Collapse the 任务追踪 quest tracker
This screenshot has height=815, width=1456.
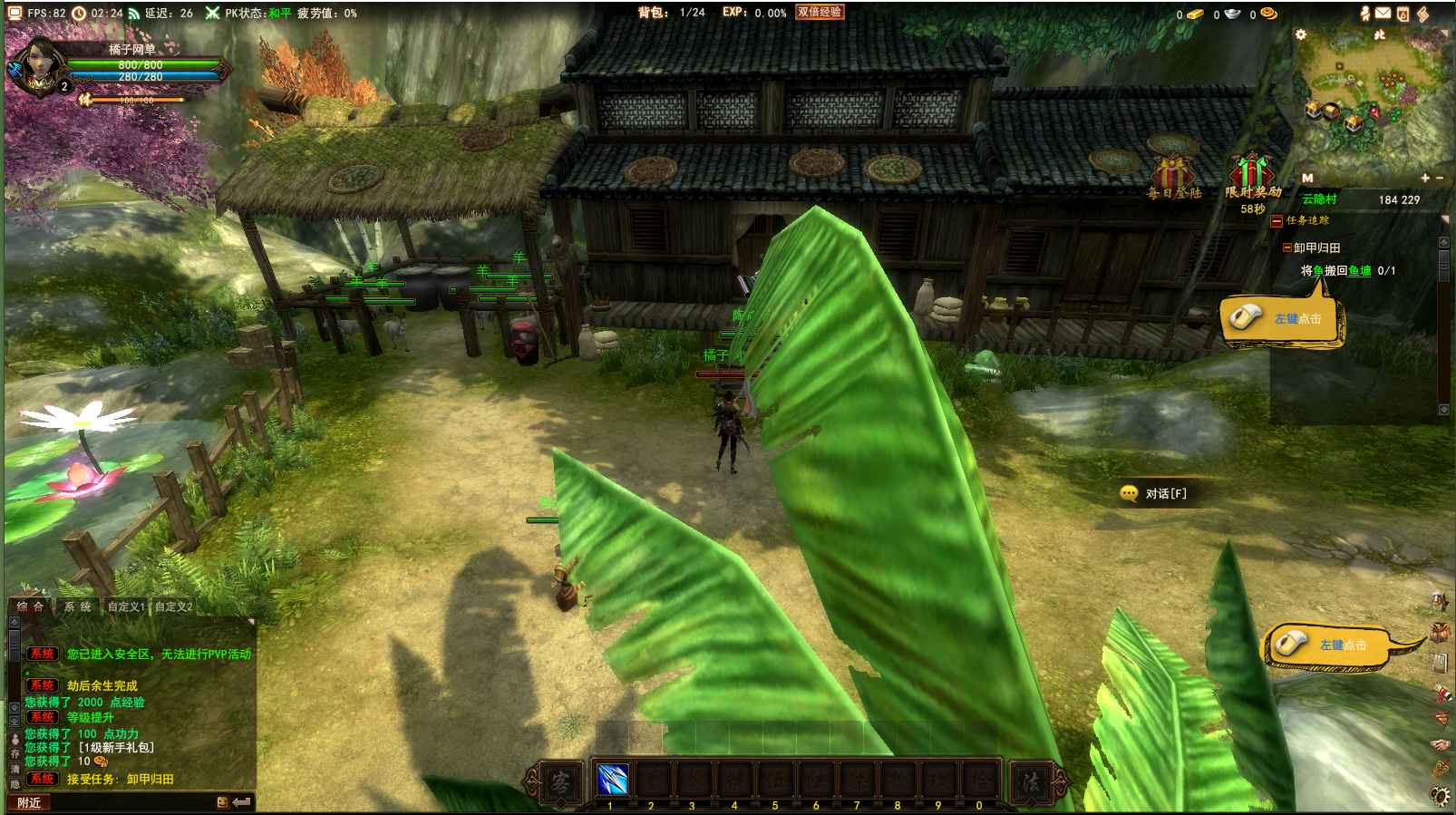pyautogui.click(x=1276, y=220)
